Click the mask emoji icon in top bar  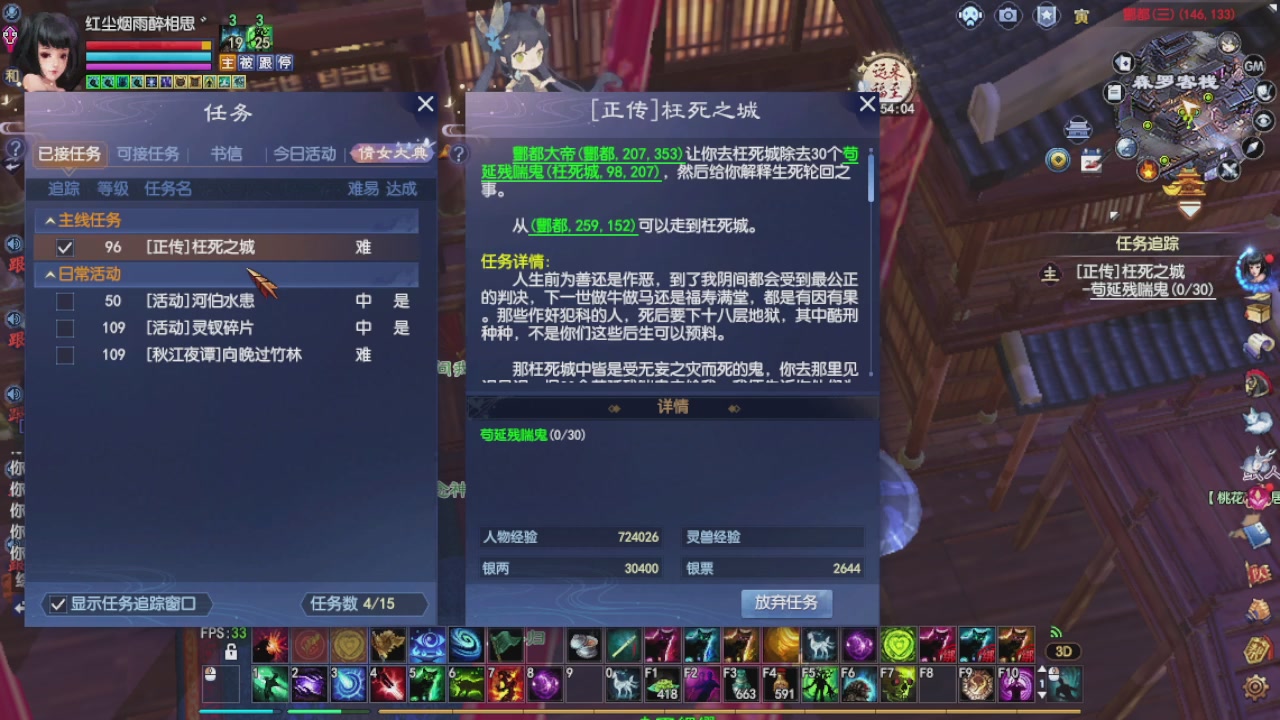[x=969, y=14]
